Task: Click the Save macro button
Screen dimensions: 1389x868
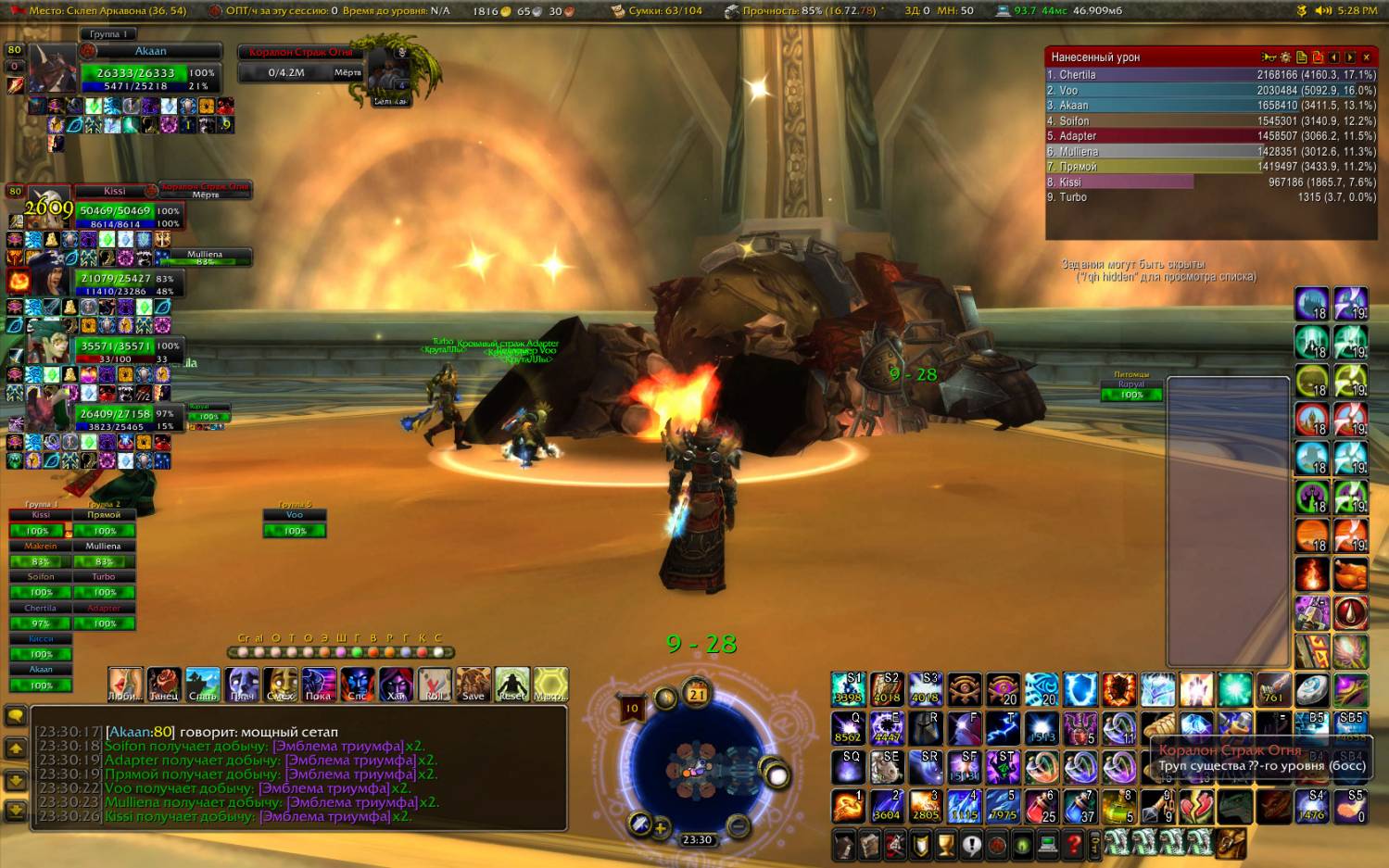Action: coord(473,684)
